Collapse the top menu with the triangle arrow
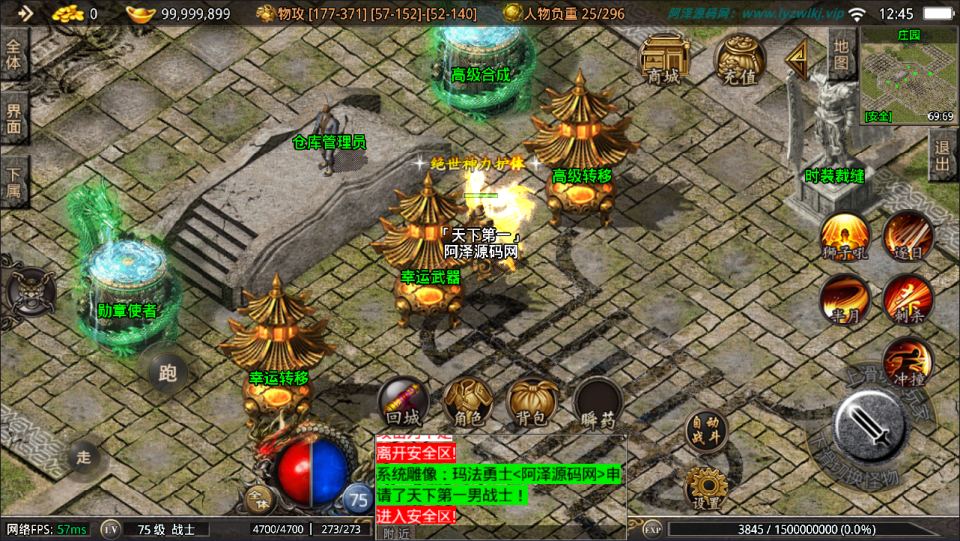Image resolution: width=960 pixels, height=541 pixels. (x=798, y=58)
